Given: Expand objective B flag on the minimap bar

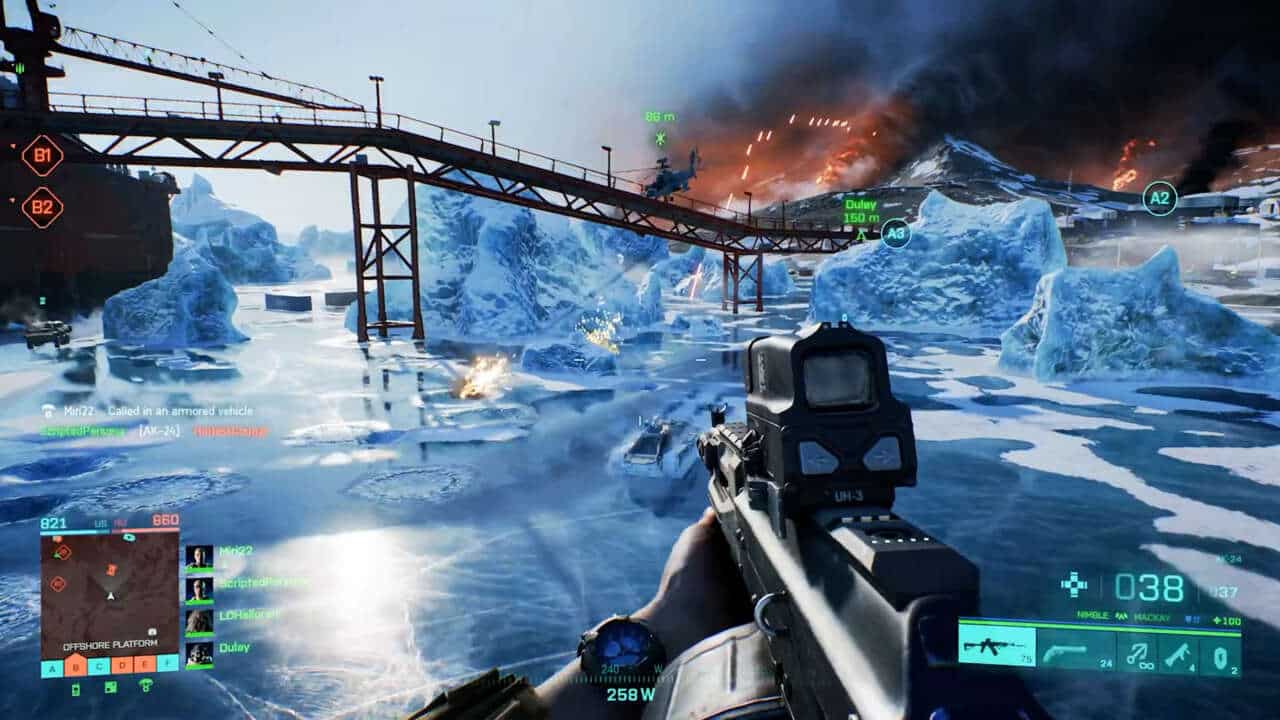Looking at the screenshot, I should tap(75, 667).
